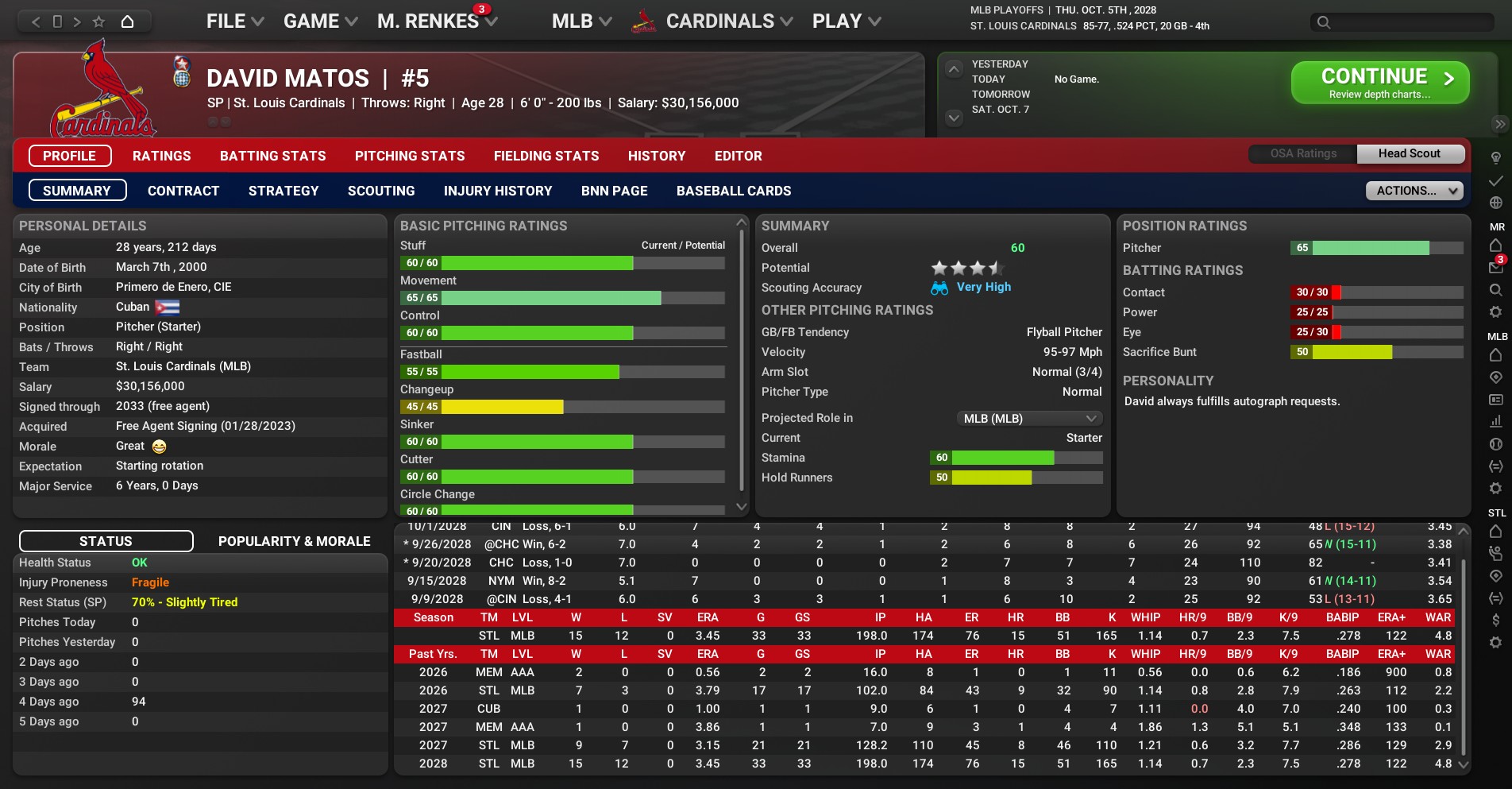Select the HISTORY tab
The height and width of the screenshot is (789, 1512).
[656, 156]
